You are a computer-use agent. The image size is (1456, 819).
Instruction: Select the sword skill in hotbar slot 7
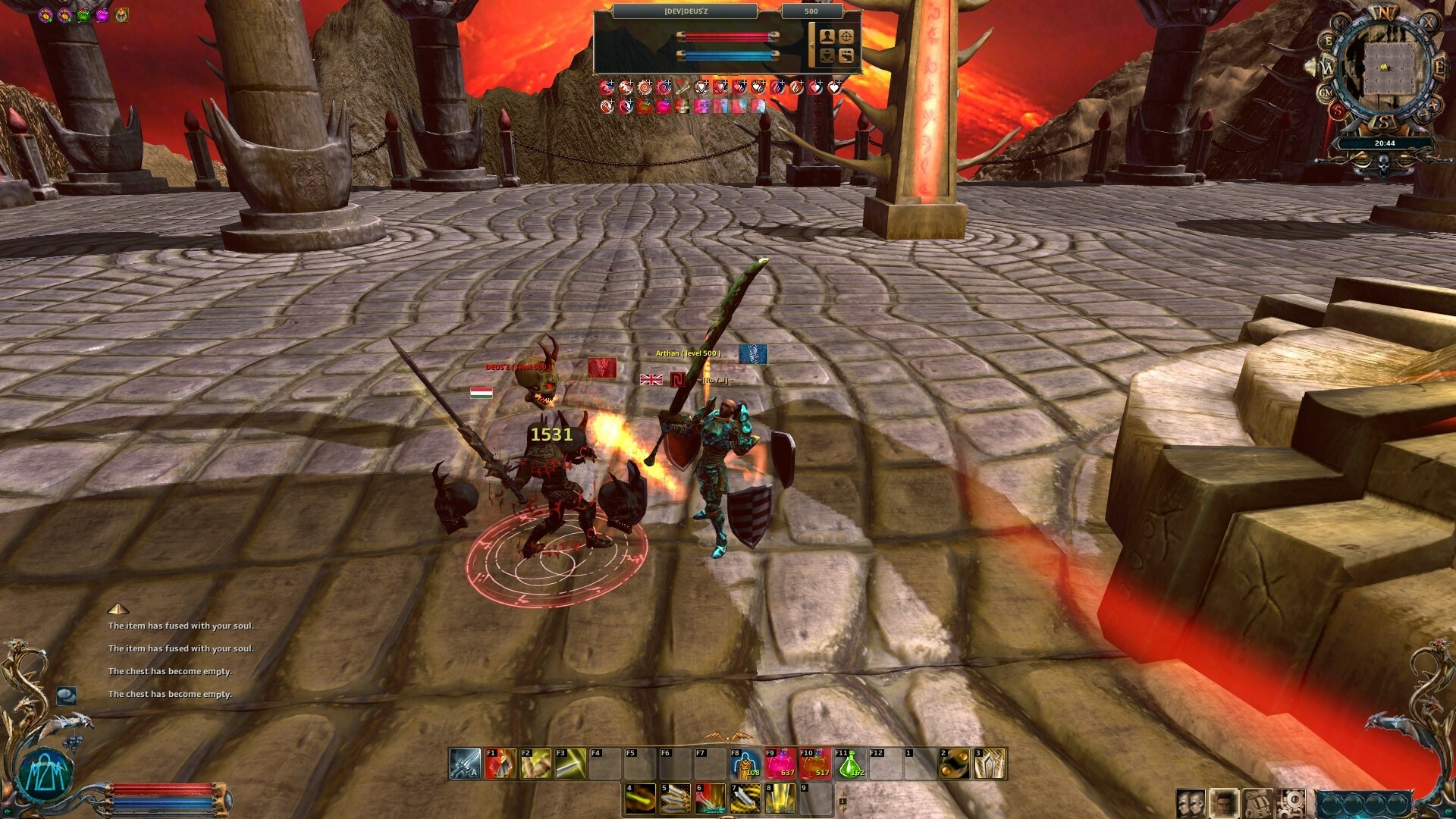point(745,799)
